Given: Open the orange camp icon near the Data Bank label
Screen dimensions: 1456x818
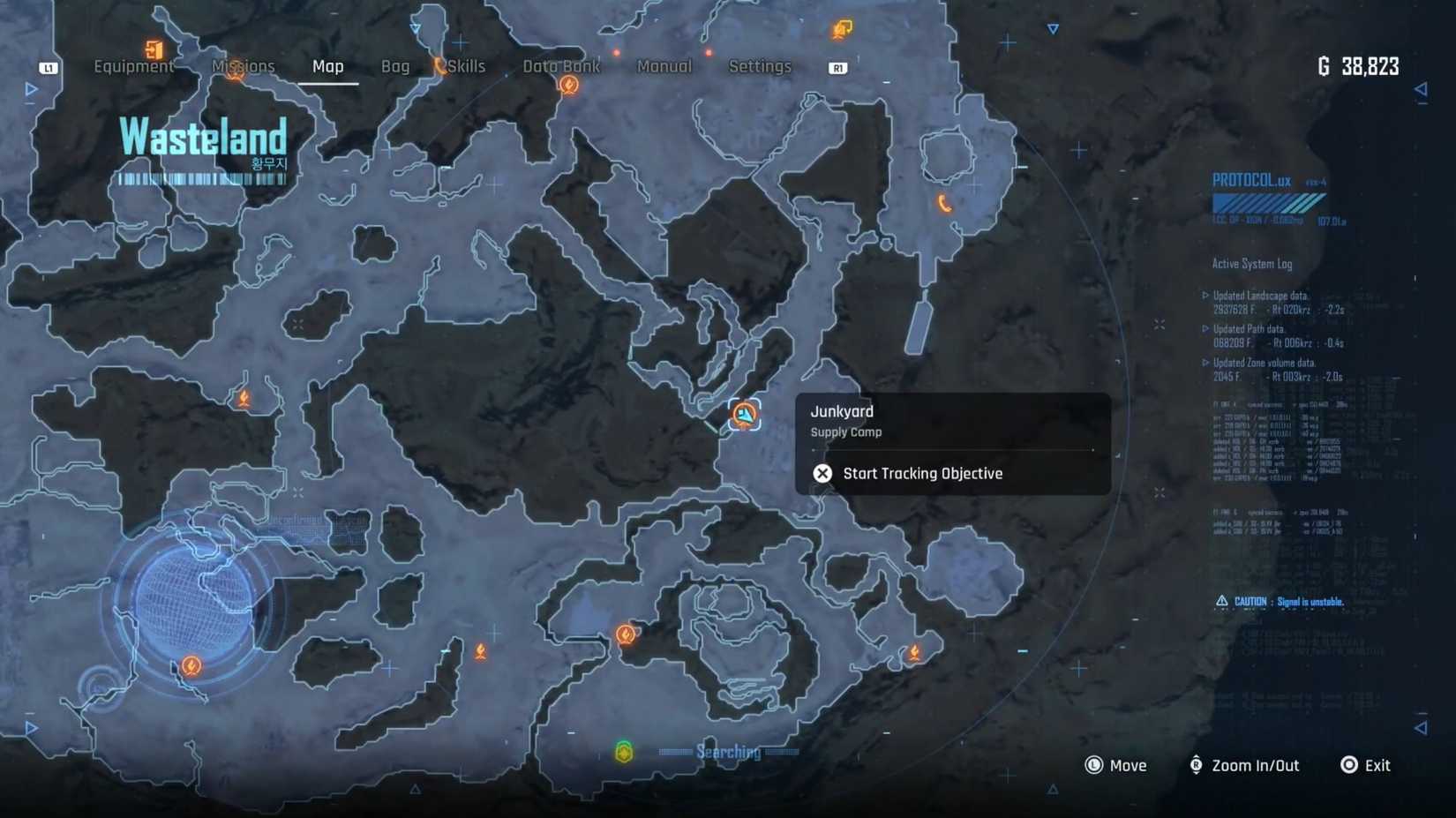Looking at the screenshot, I should coord(570,85).
